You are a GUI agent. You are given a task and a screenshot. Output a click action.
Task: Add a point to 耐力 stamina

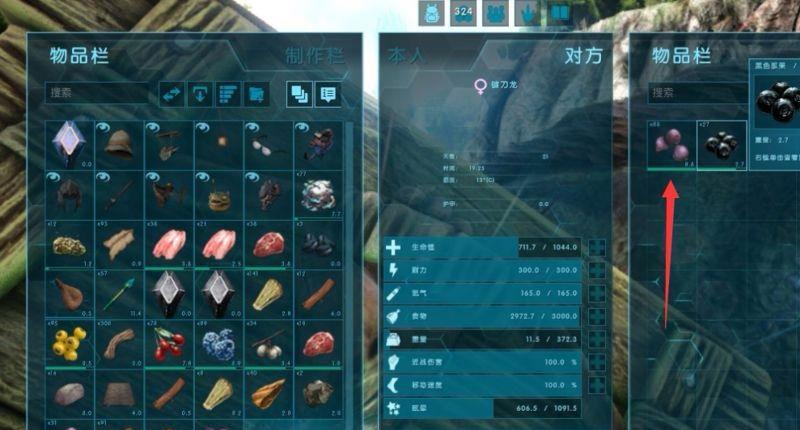click(597, 271)
